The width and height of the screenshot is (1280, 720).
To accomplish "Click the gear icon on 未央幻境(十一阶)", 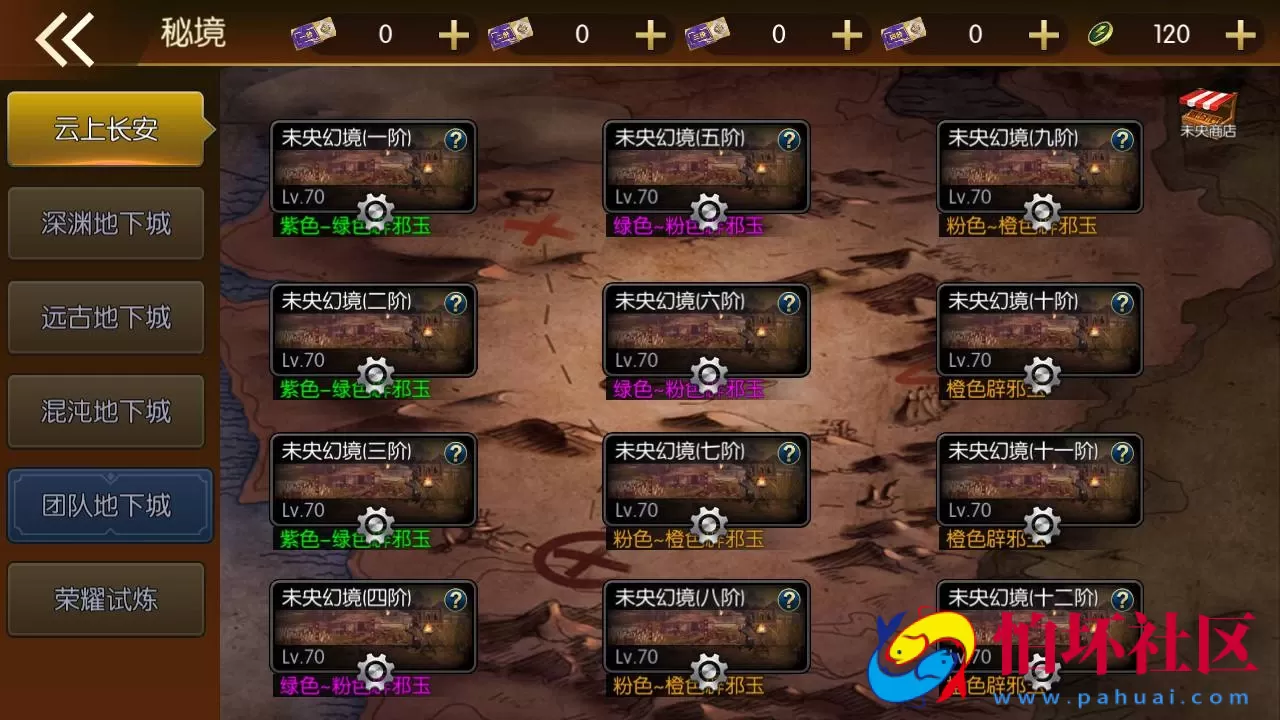I will (1042, 524).
